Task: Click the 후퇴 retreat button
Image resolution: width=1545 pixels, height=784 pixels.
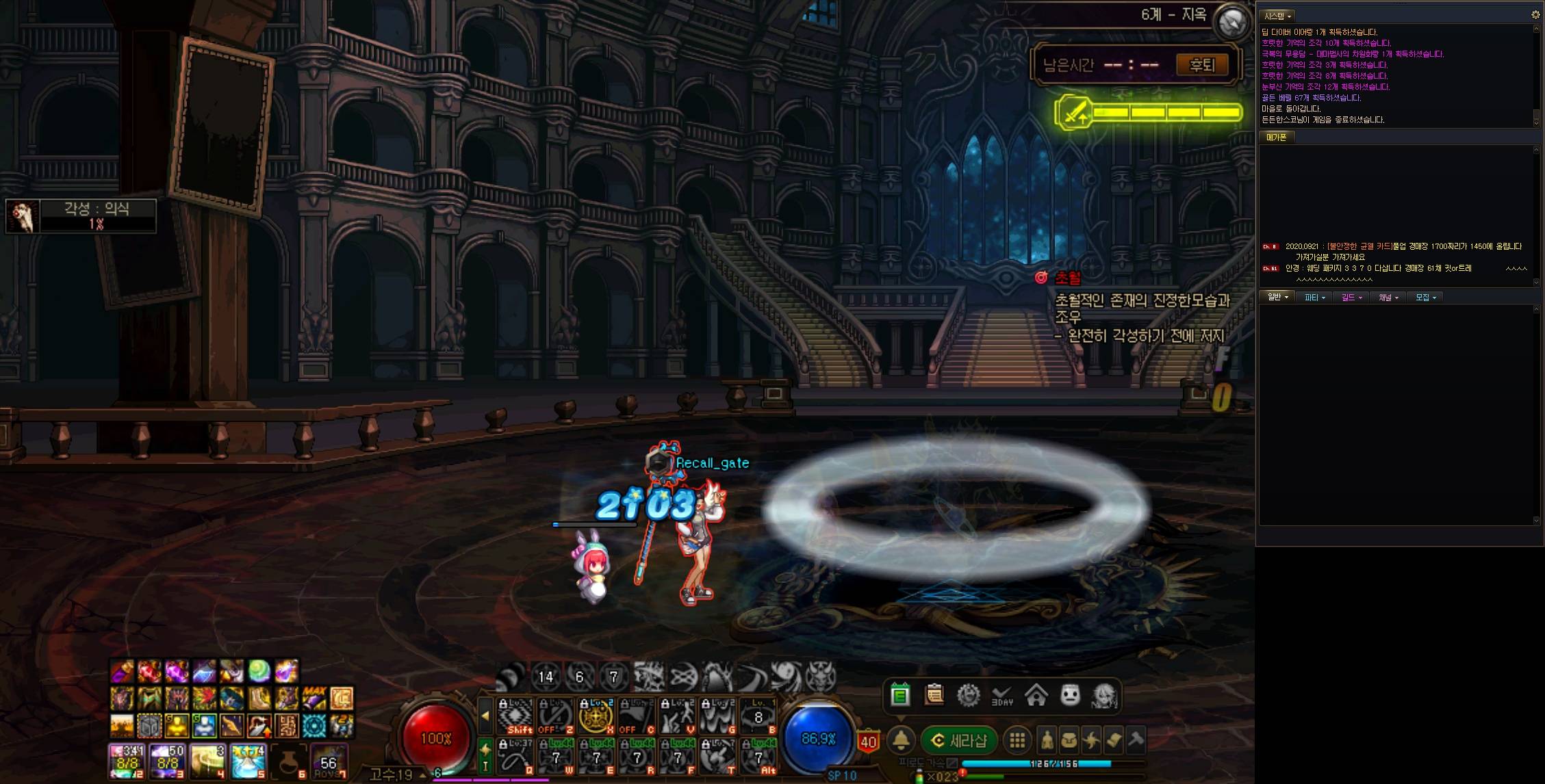Action: (x=1201, y=65)
